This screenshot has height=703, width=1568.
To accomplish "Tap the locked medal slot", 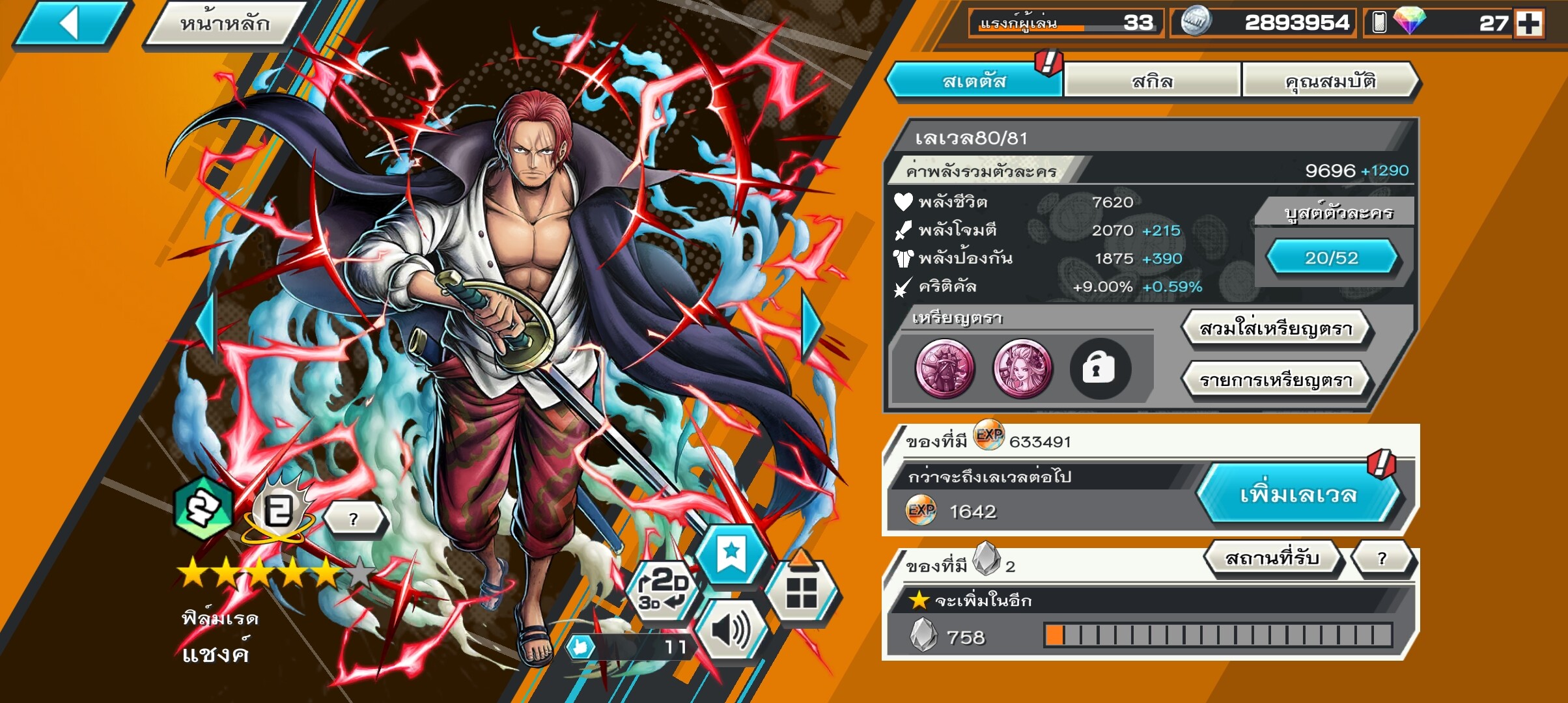I will tap(1099, 368).
